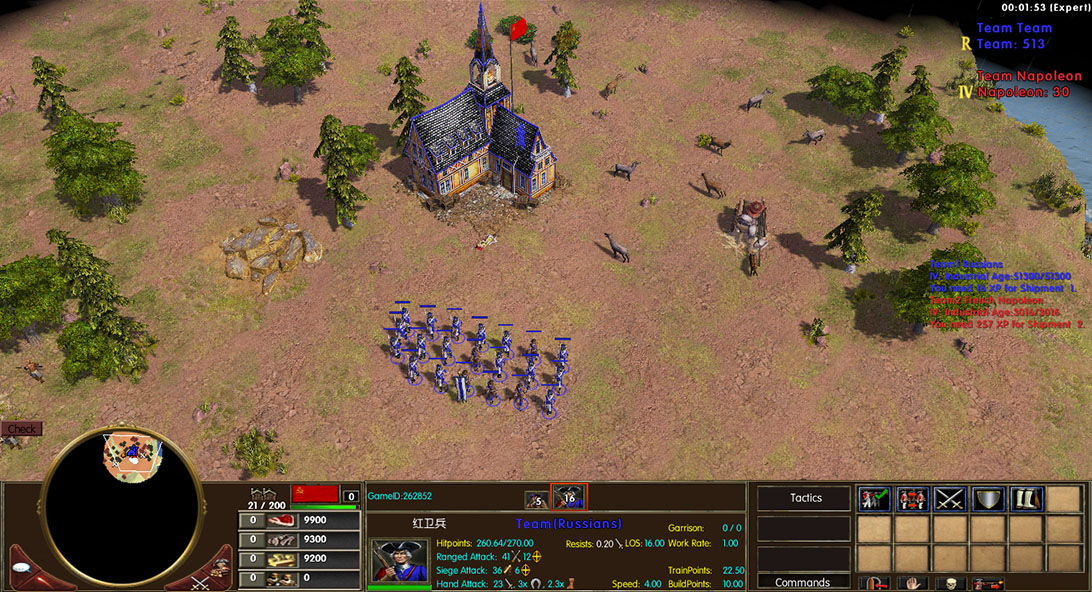
Task: Select the unit group showing 5
Action: point(537,498)
